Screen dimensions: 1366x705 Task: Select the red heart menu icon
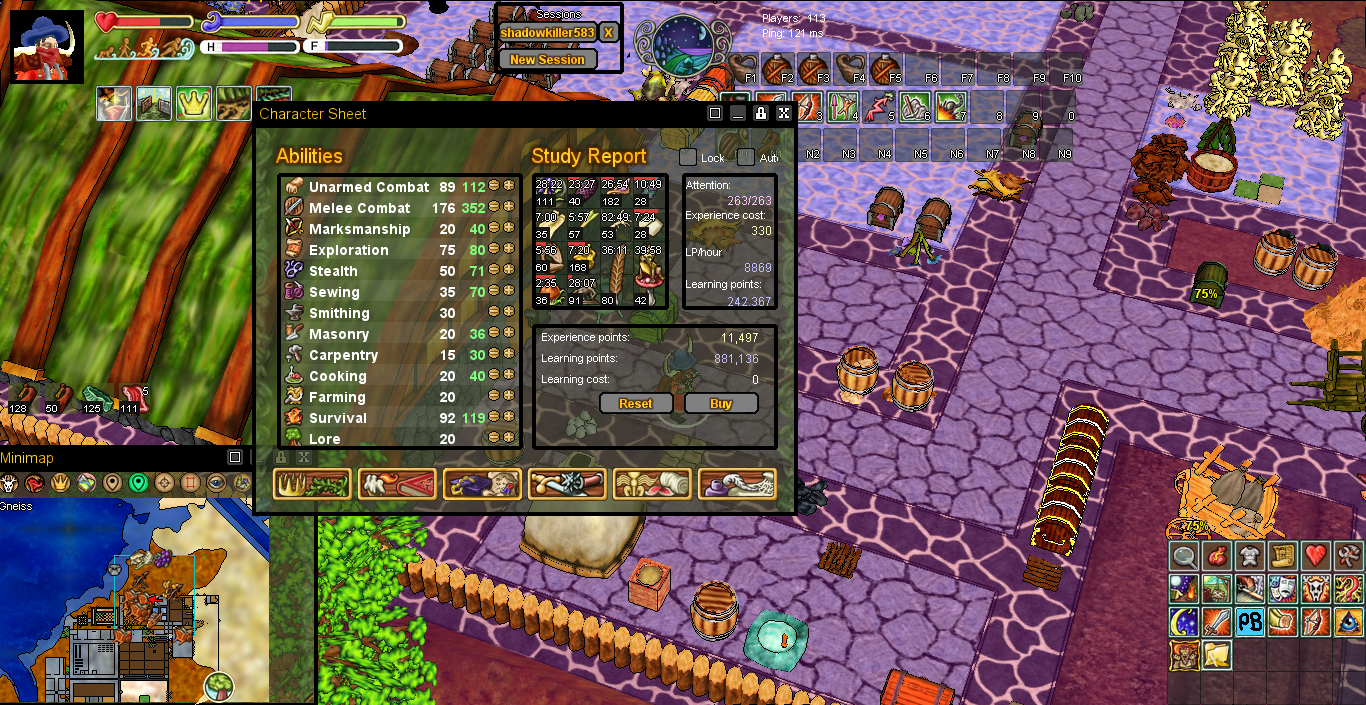pos(1316,556)
